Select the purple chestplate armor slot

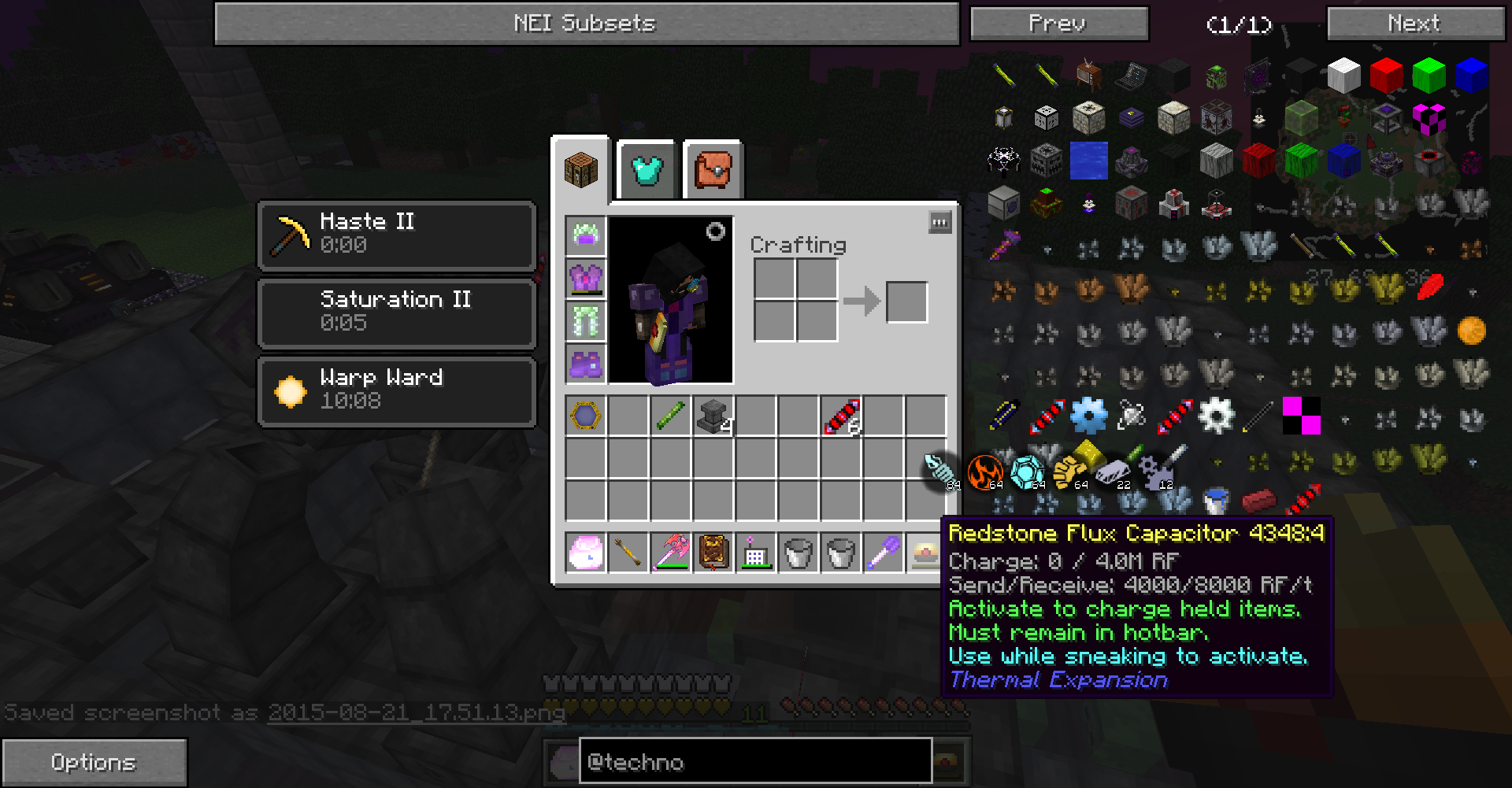[586, 278]
